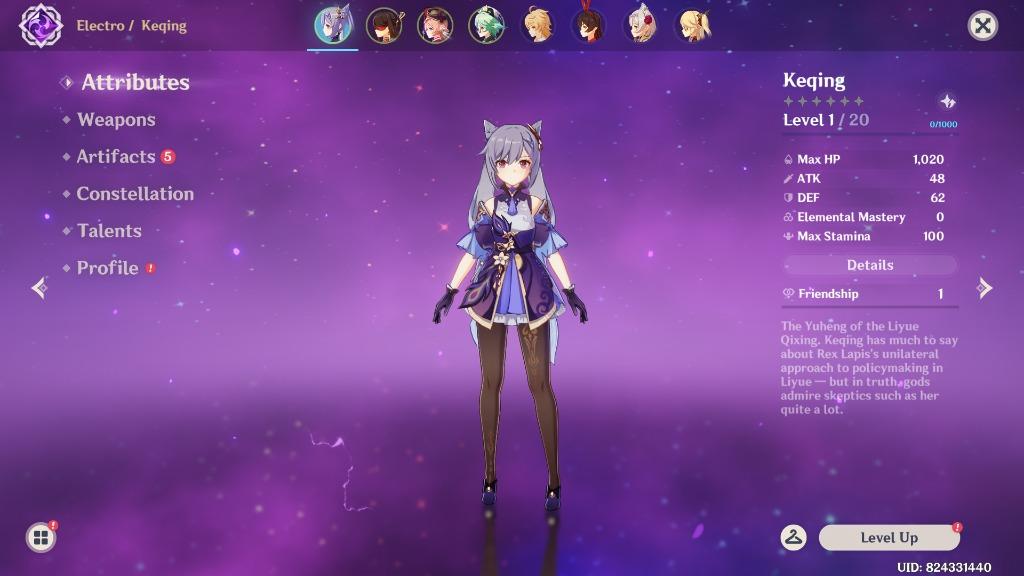Go to the Artifacts section

click(116, 157)
